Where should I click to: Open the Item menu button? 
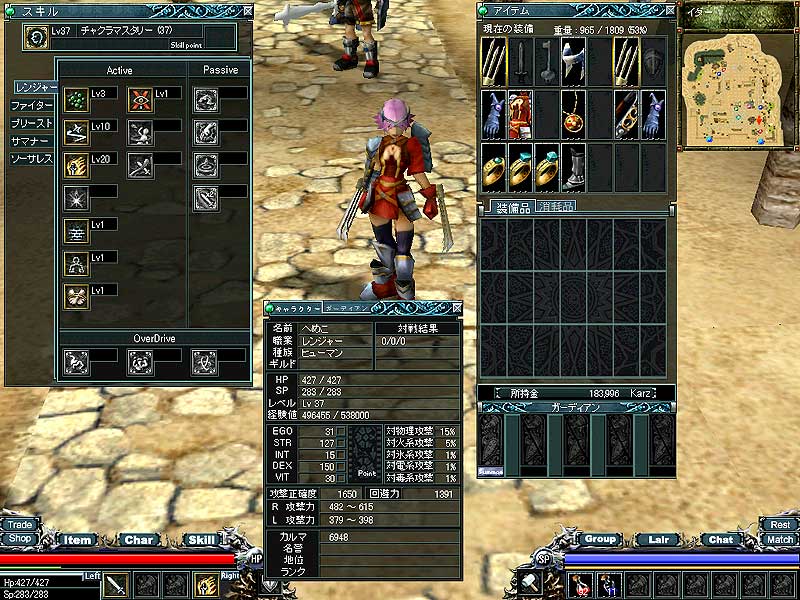(x=78, y=540)
